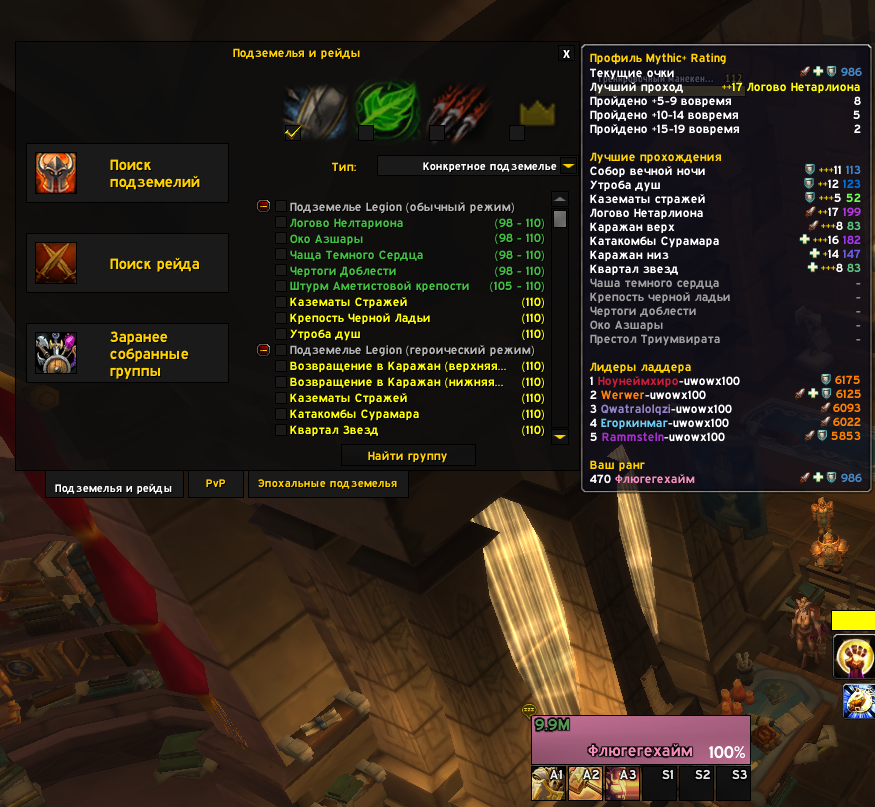Select the Флюгегехайм player unit frame
This screenshot has width=875, height=807.
[x=640, y=740]
